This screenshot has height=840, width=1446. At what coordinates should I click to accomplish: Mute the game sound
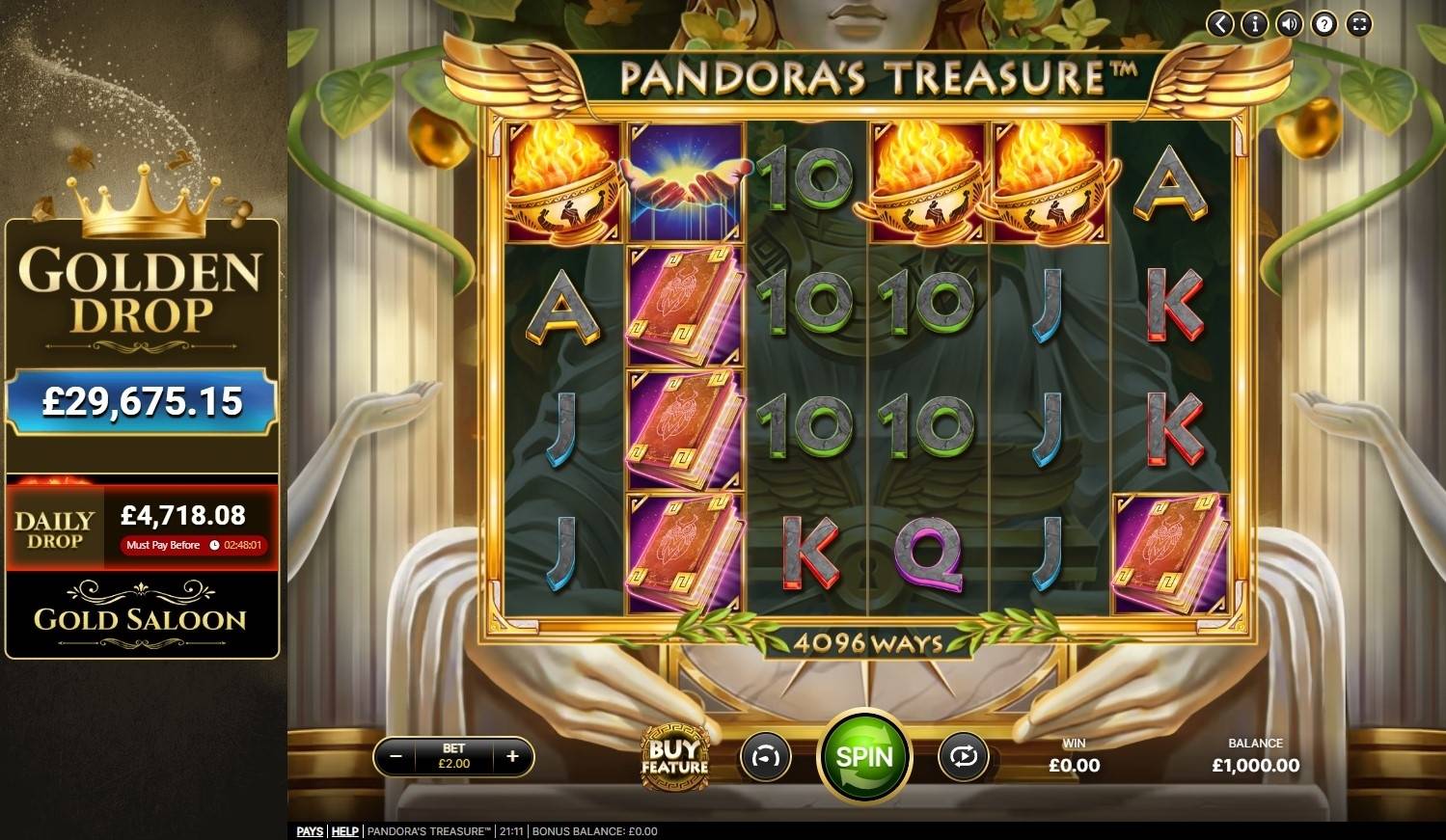click(x=1289, y=24)
